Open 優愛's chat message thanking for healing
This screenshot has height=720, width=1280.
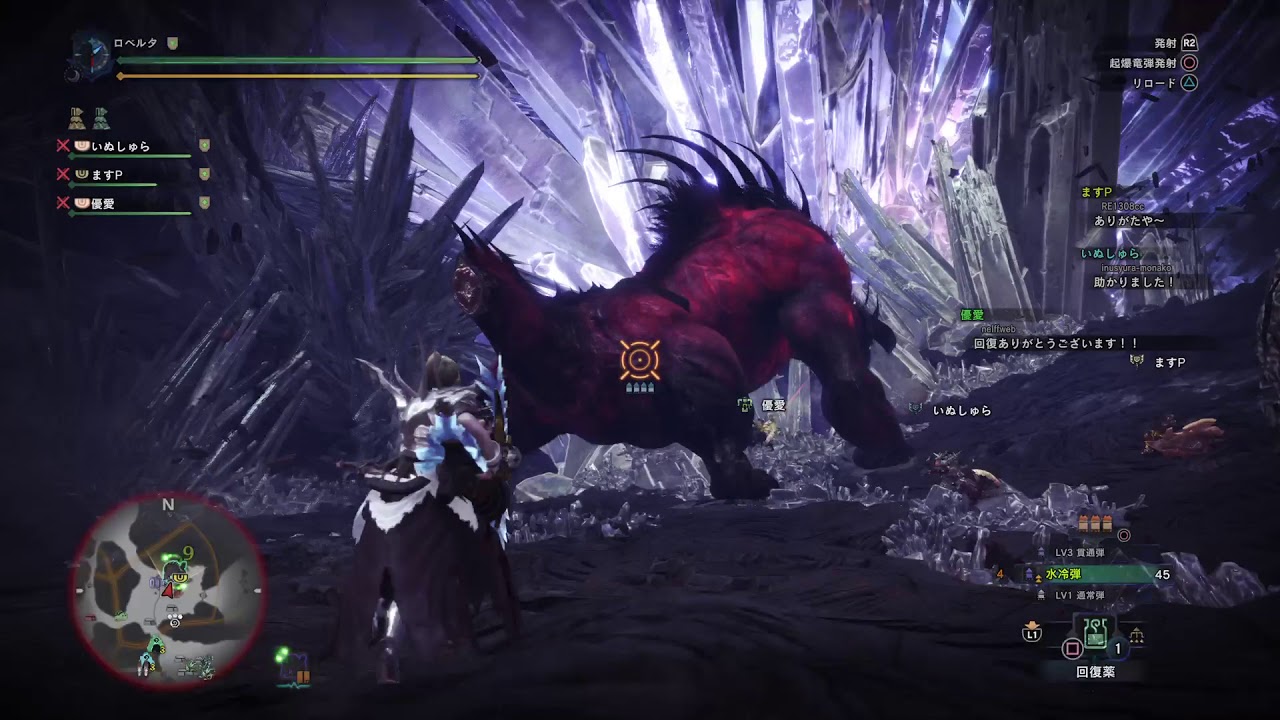coord(1056,343)
